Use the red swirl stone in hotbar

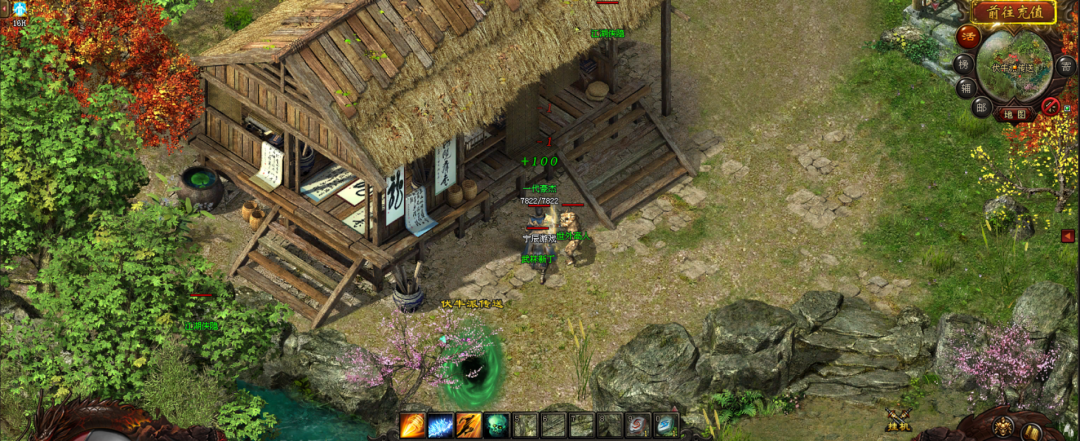[x=638, y=425]
